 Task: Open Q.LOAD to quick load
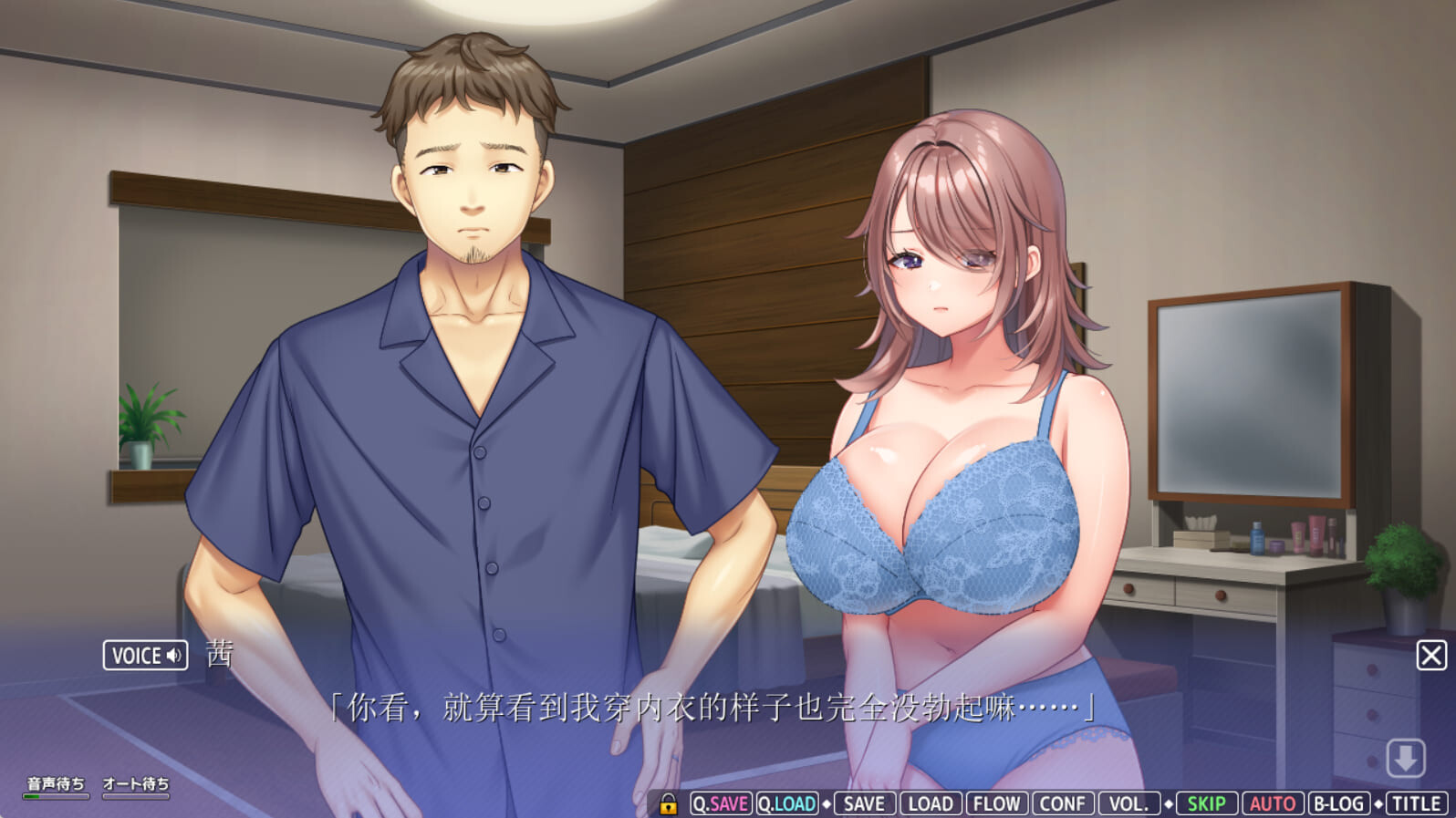pyautogui.click(x=788, y=803)
